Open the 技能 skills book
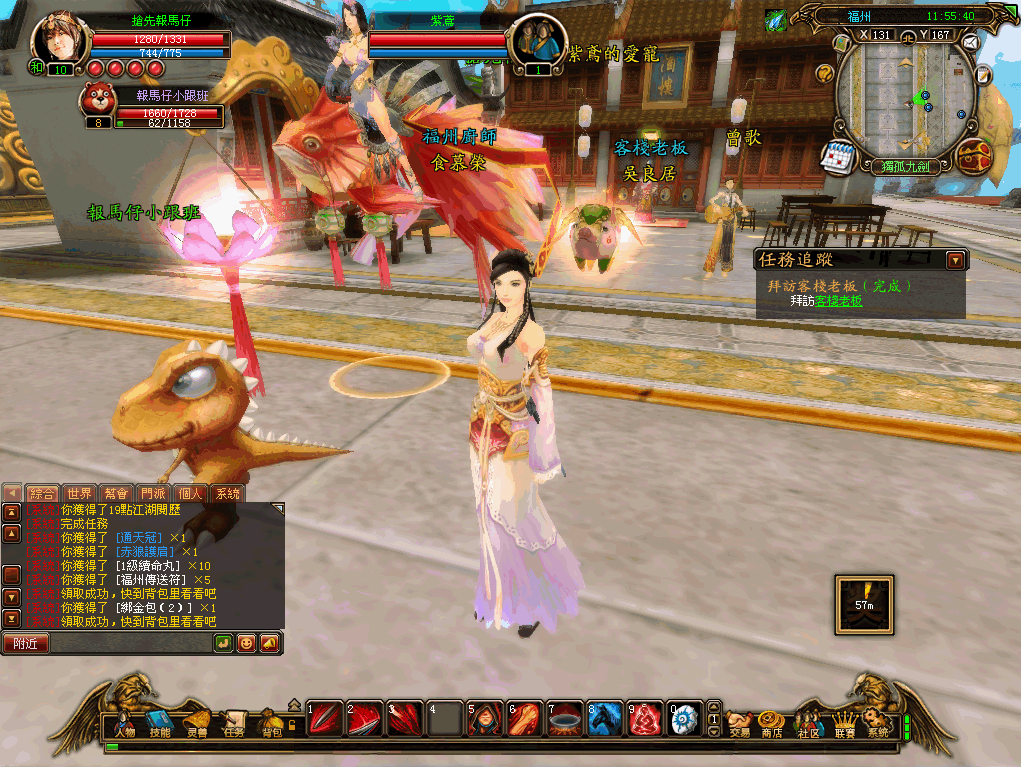Viewport: 1021px width, 767px height. (160, 722)
